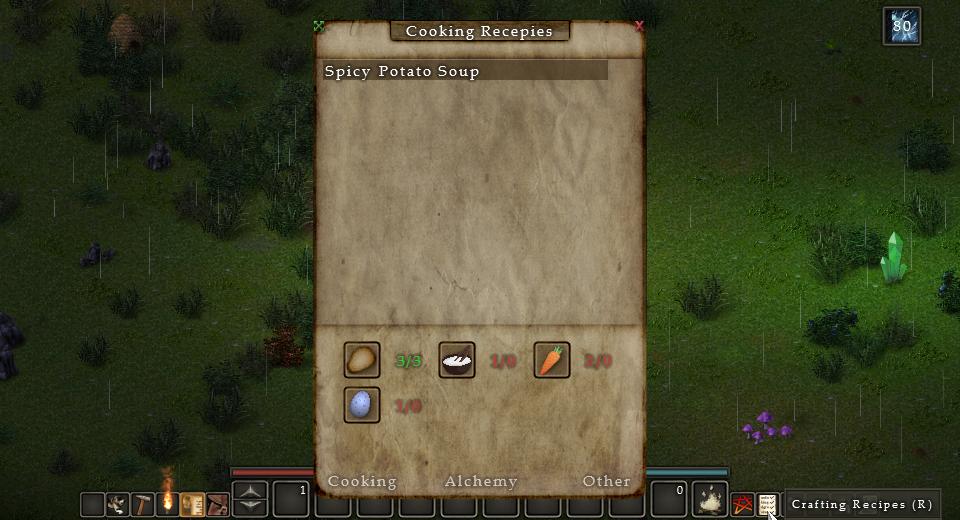Open the Other recipes tab

coord(606,481)
